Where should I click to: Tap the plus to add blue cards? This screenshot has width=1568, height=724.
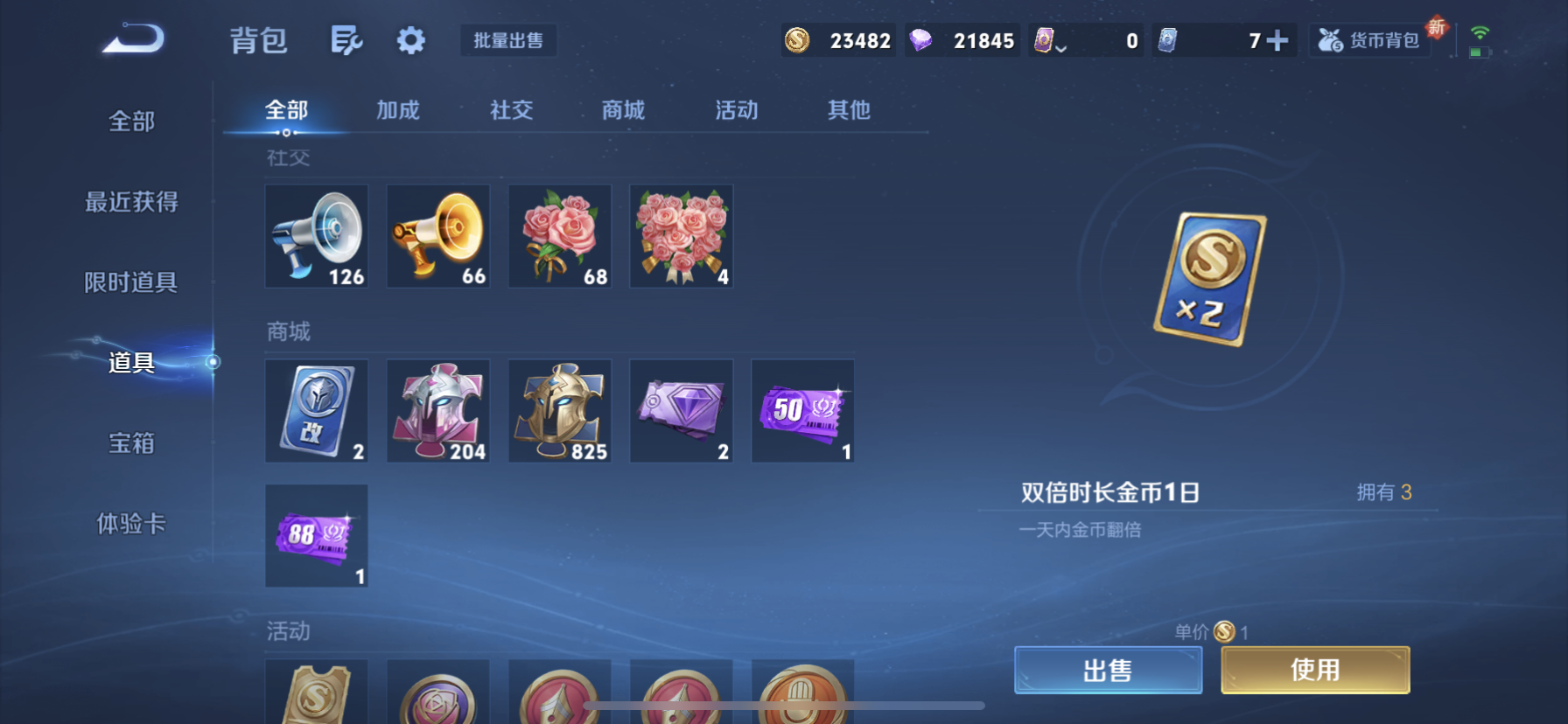tap(1278, 39)
